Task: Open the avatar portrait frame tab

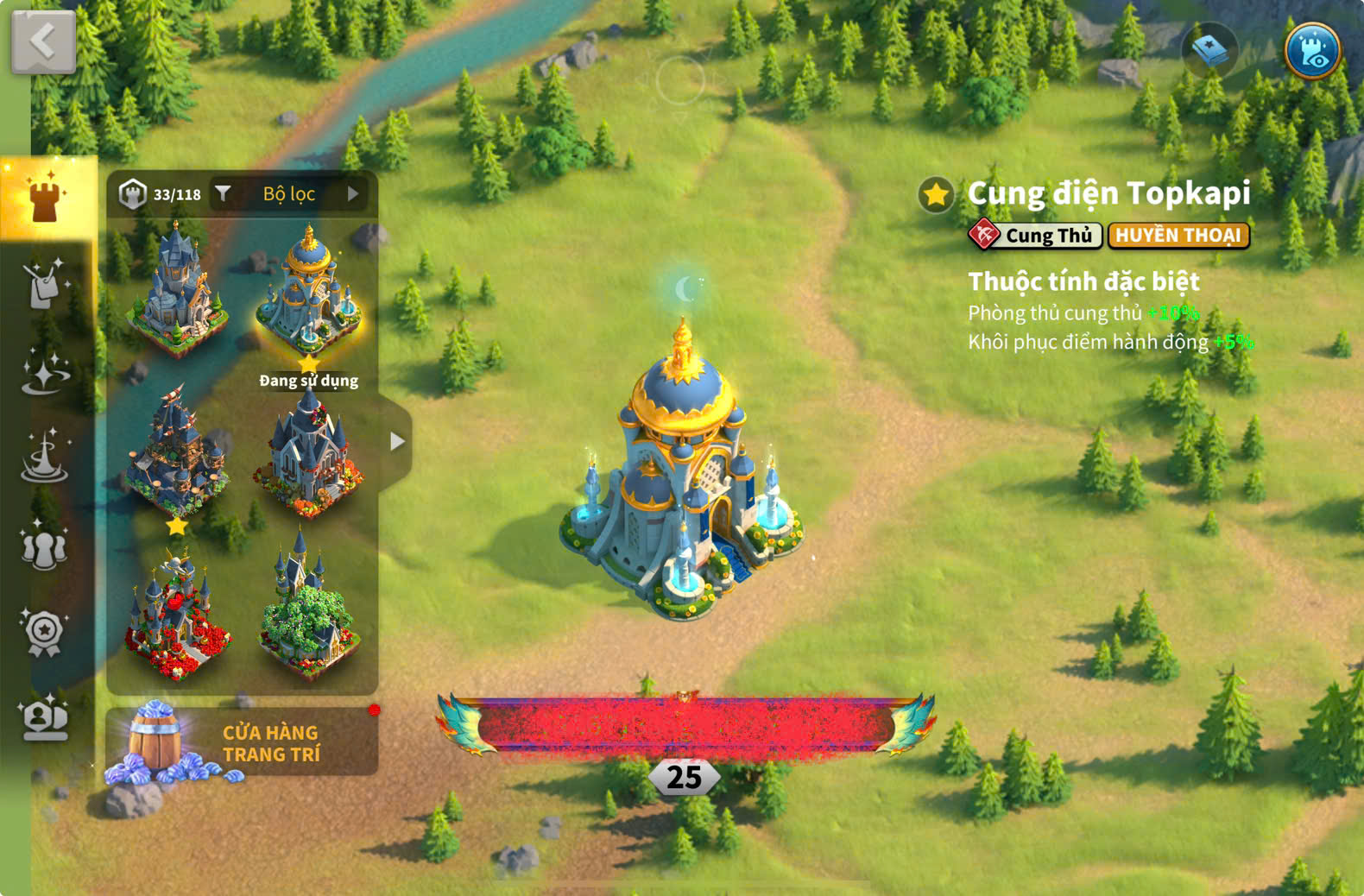Action: click(x=45, y=718)
